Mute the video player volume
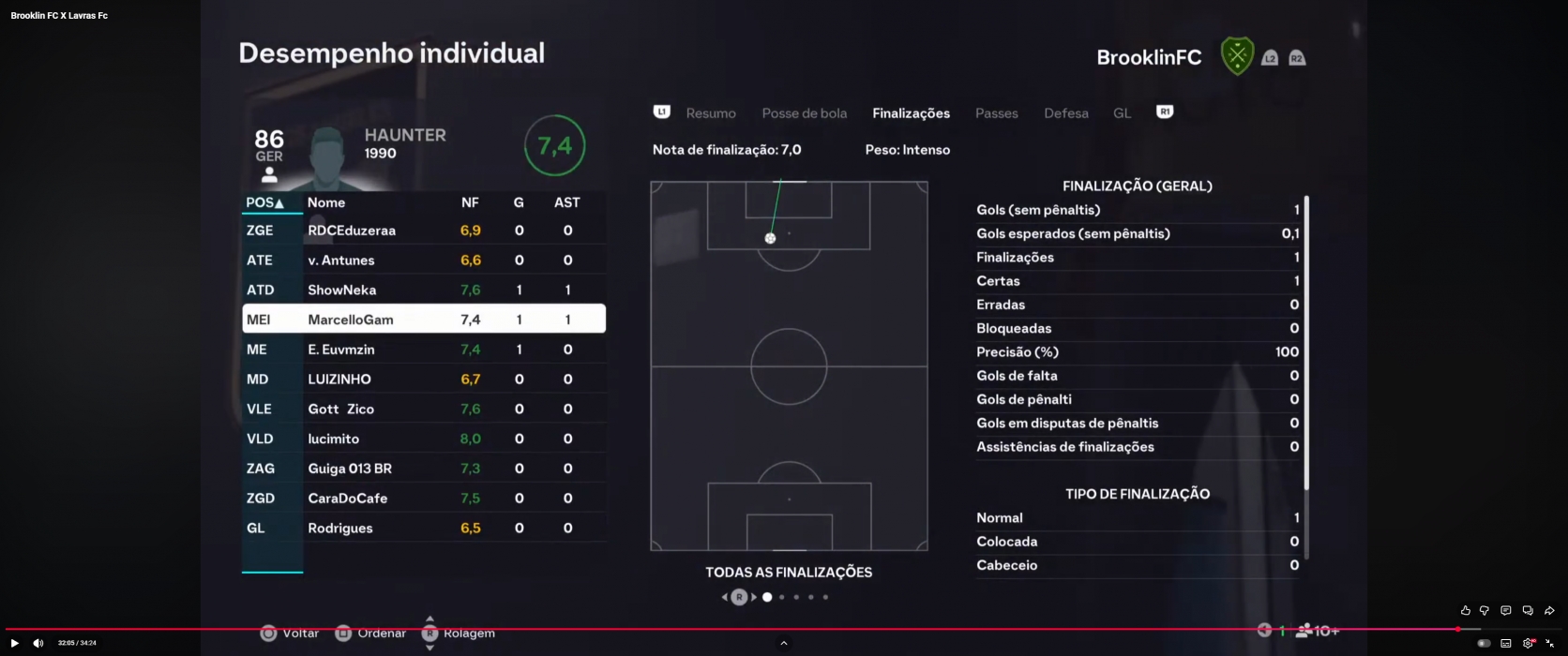Image resolution: width=1568 pixels, height=656 pixels. click(38, 643)
